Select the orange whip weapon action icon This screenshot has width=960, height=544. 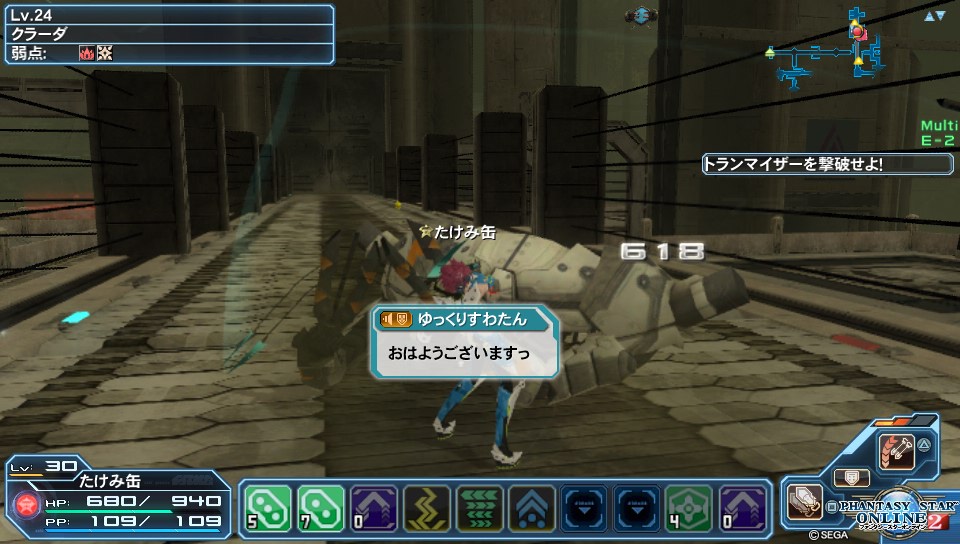[895, 452]
